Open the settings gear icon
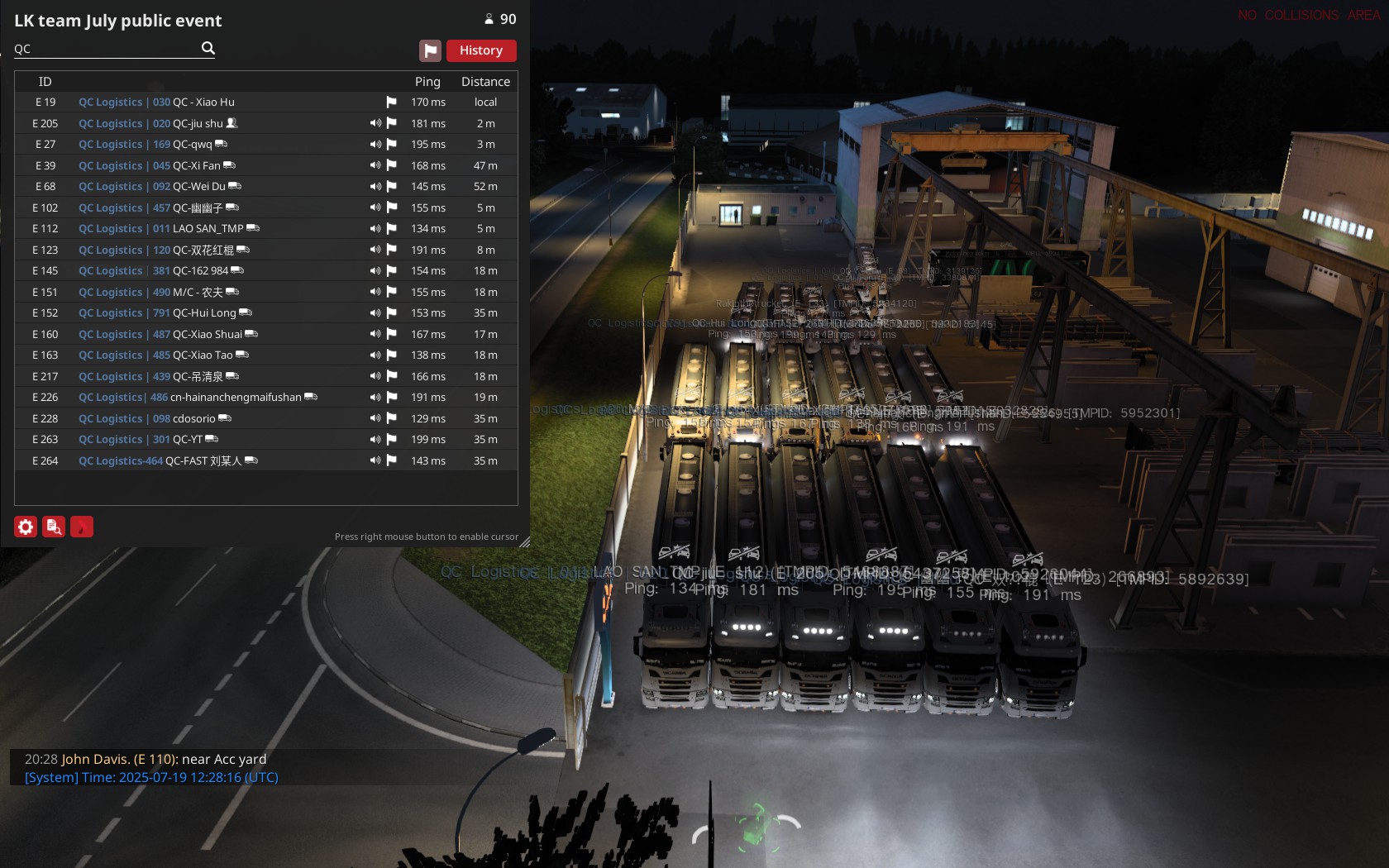Screen dimensions: 1389x868 [x=26, y=527]
